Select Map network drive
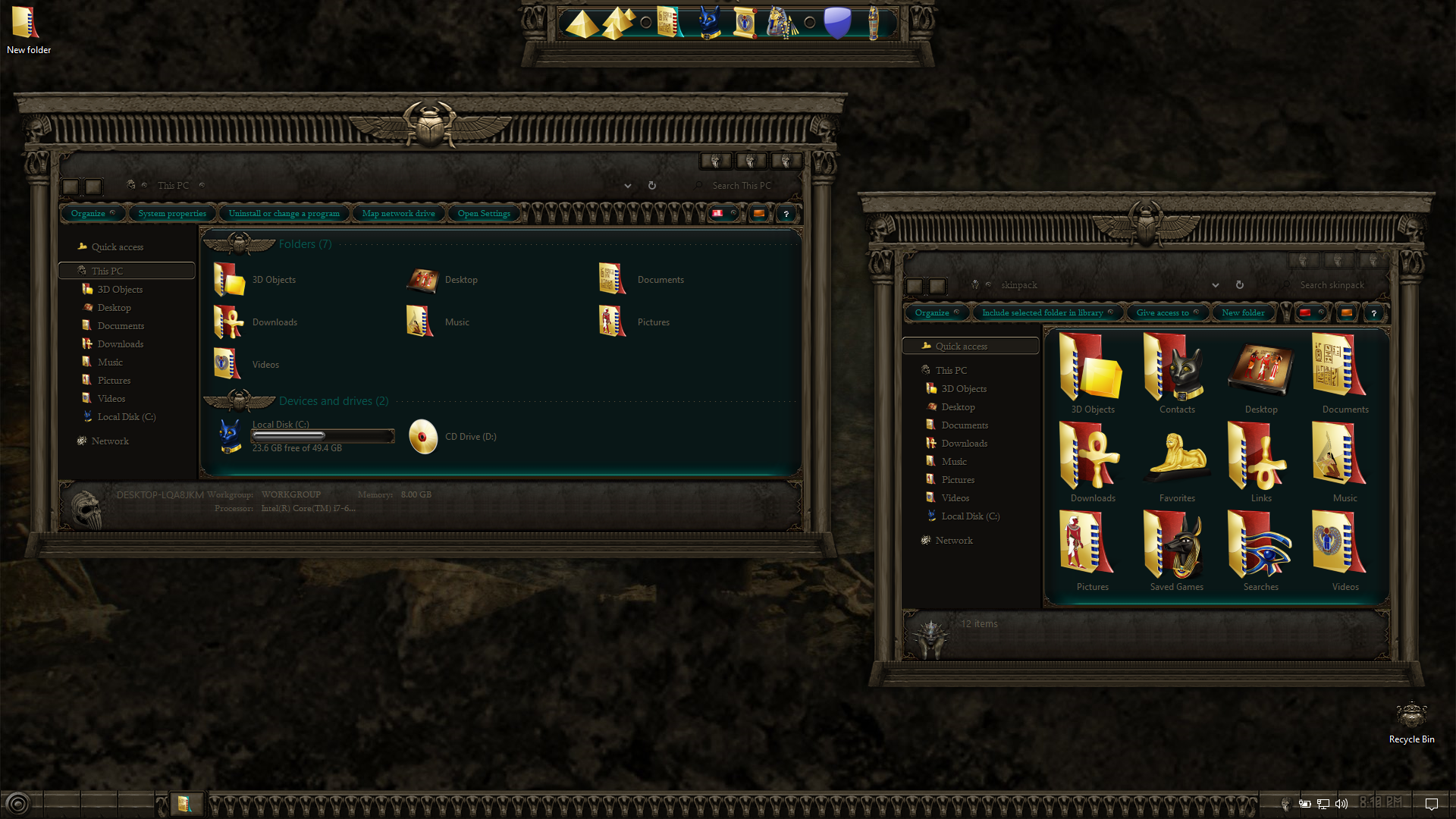 coord(398,214)
